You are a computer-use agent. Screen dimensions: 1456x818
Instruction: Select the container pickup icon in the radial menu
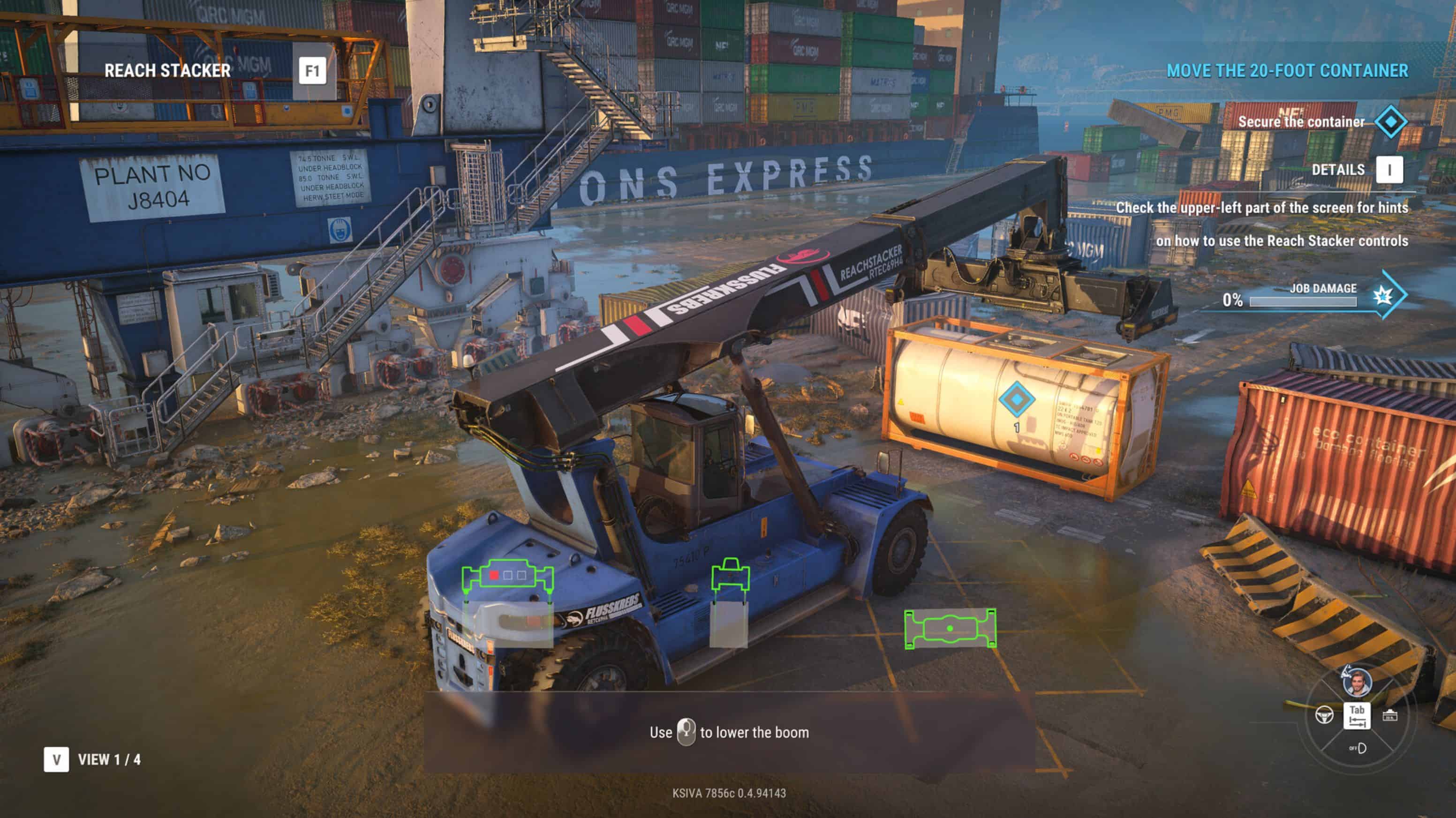[1390, 716]
